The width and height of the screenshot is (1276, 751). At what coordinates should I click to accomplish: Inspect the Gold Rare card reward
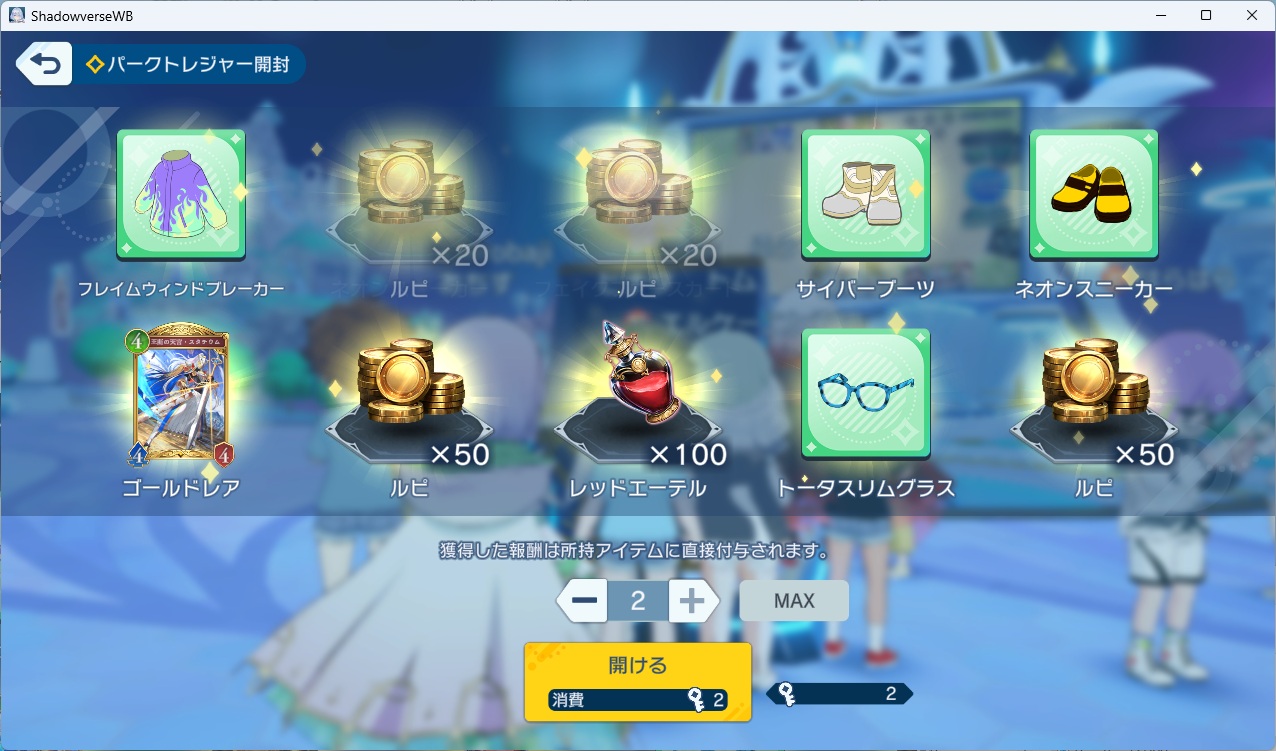pyautogui.click(x=181, y=396)
